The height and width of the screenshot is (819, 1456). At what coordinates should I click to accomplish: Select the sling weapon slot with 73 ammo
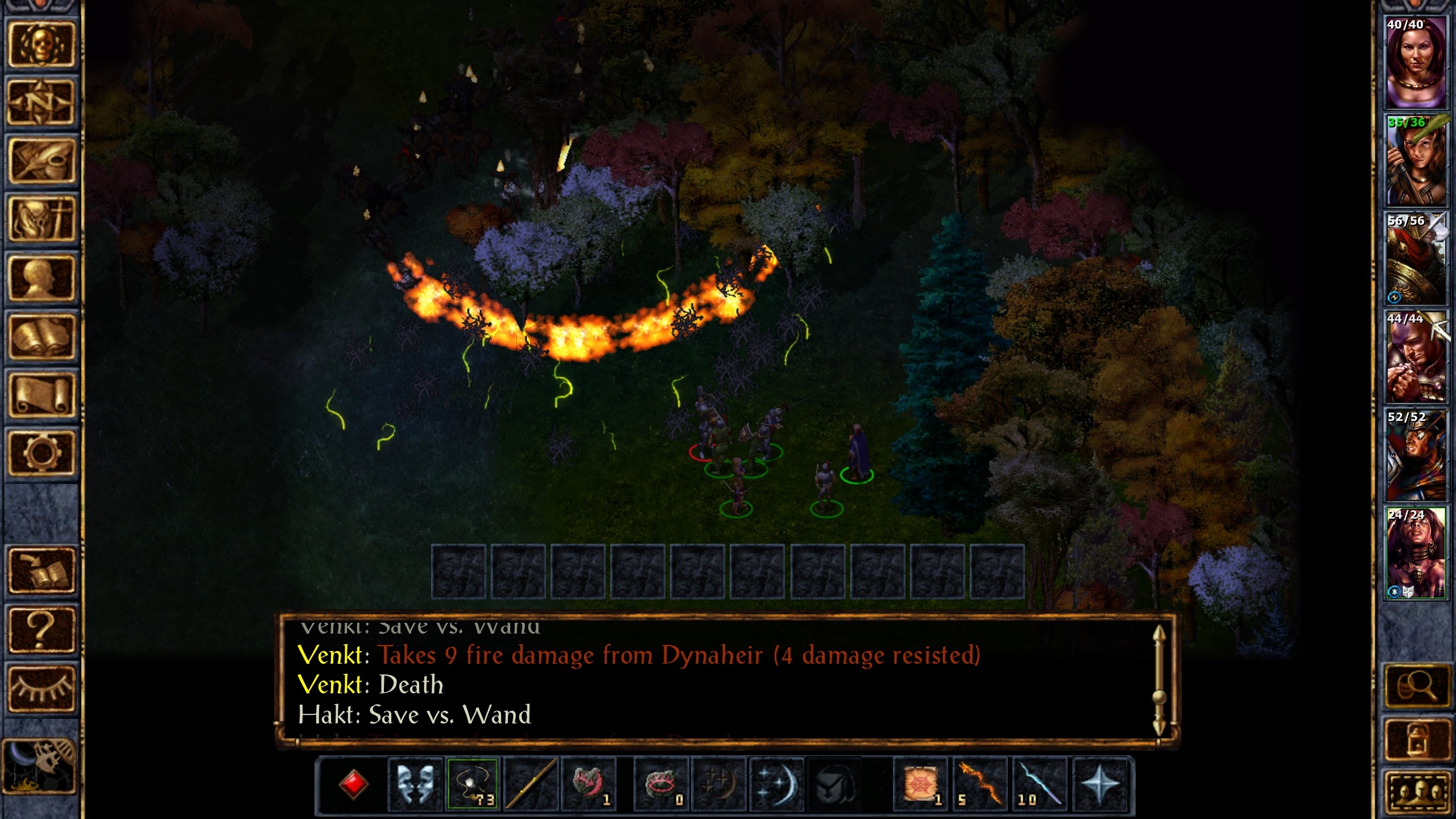pos(473,783)
